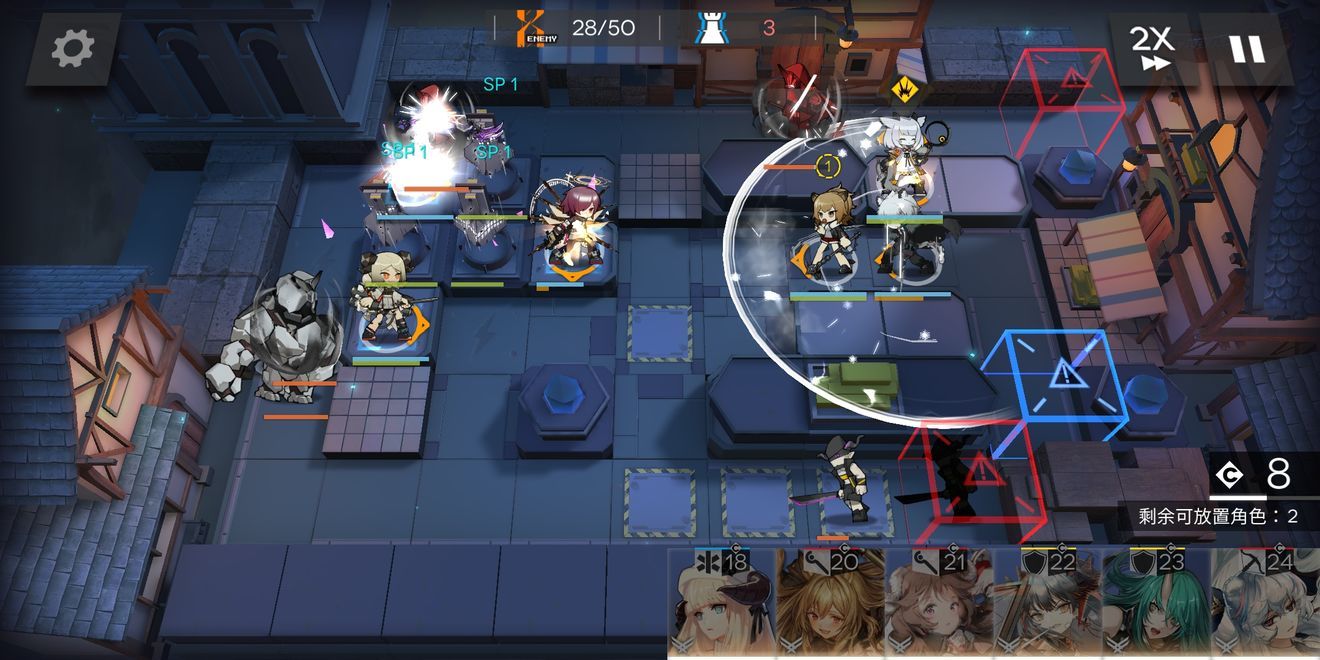Open the gear settings menu
Image resolution: width=1320 pixels, height=660 pixels.
[72, 48]
